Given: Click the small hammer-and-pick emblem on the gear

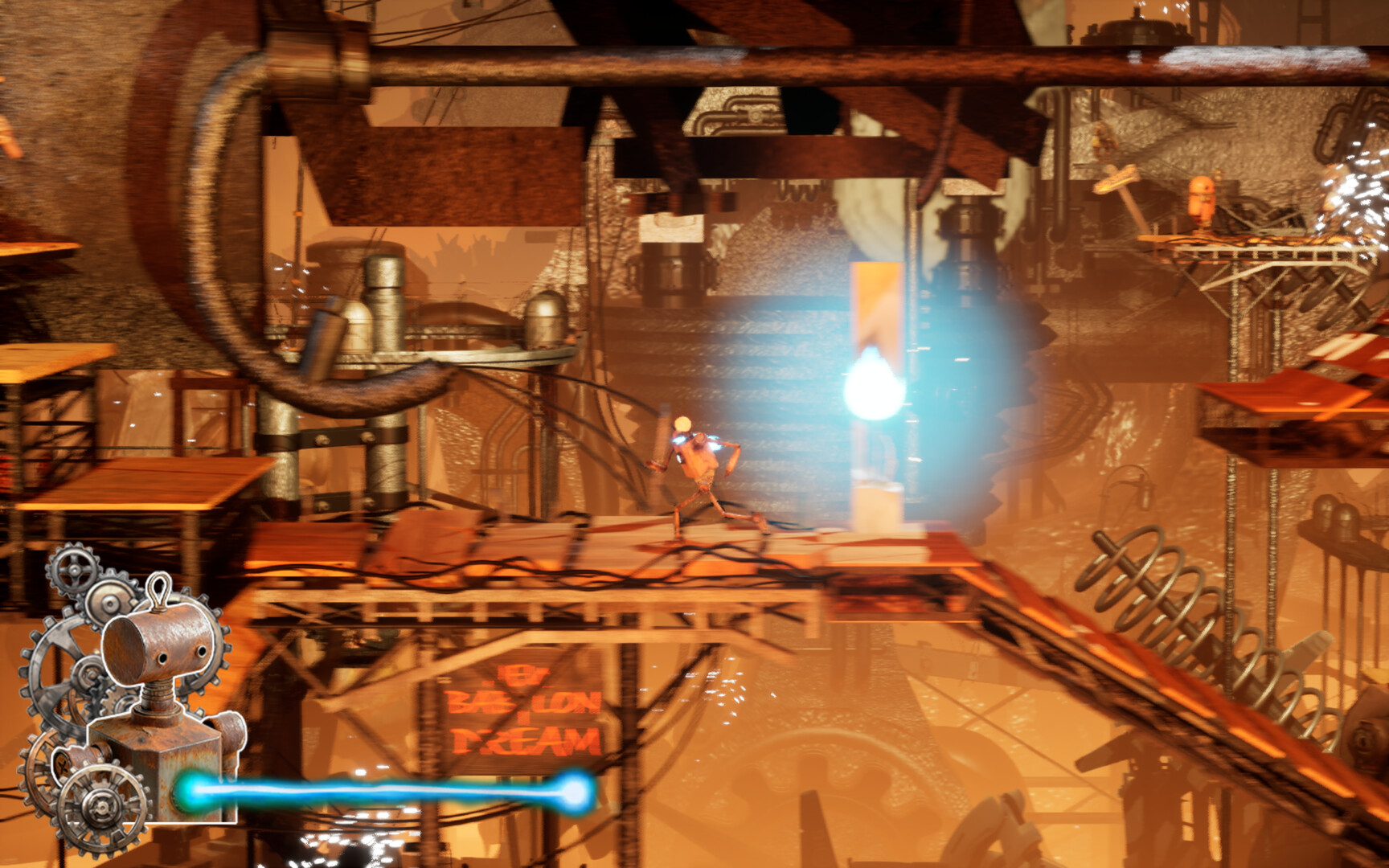Looking at the screenshot, I should 62,764.
